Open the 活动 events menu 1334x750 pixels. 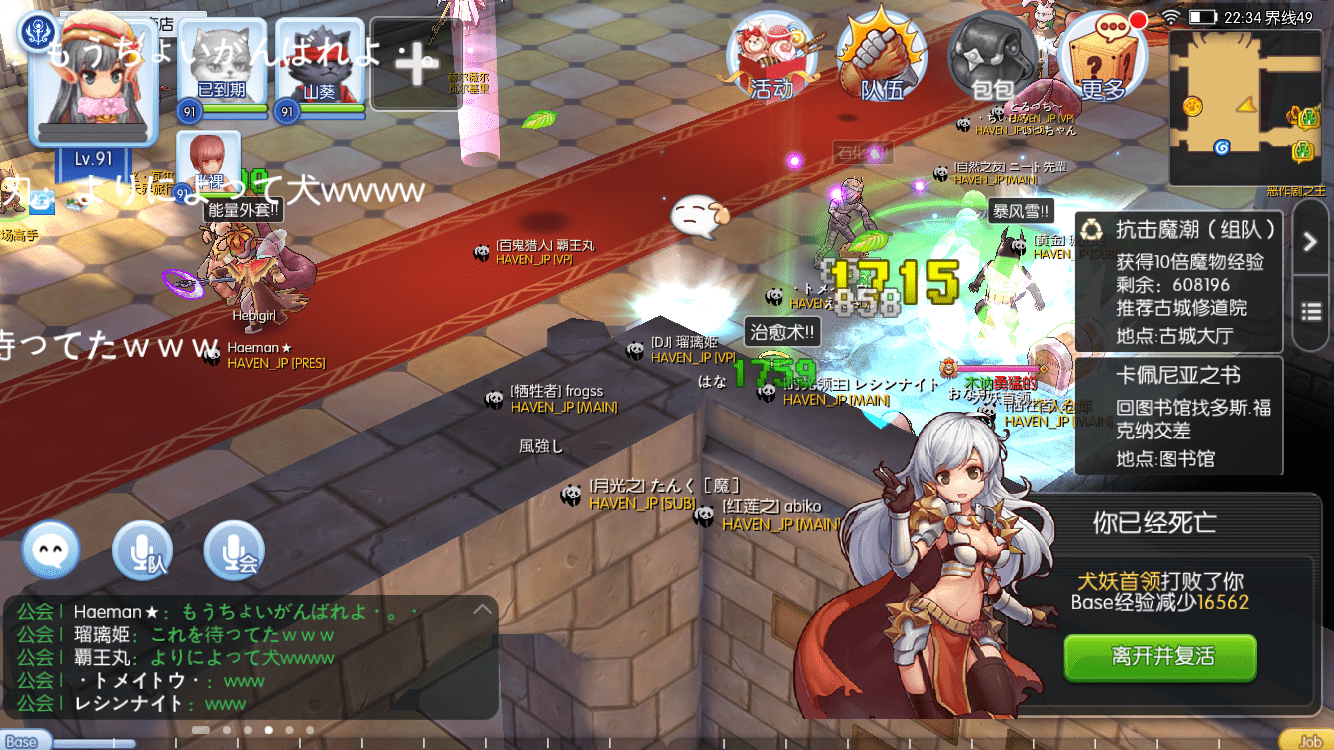pyautogui.click(x=771, y=56)
